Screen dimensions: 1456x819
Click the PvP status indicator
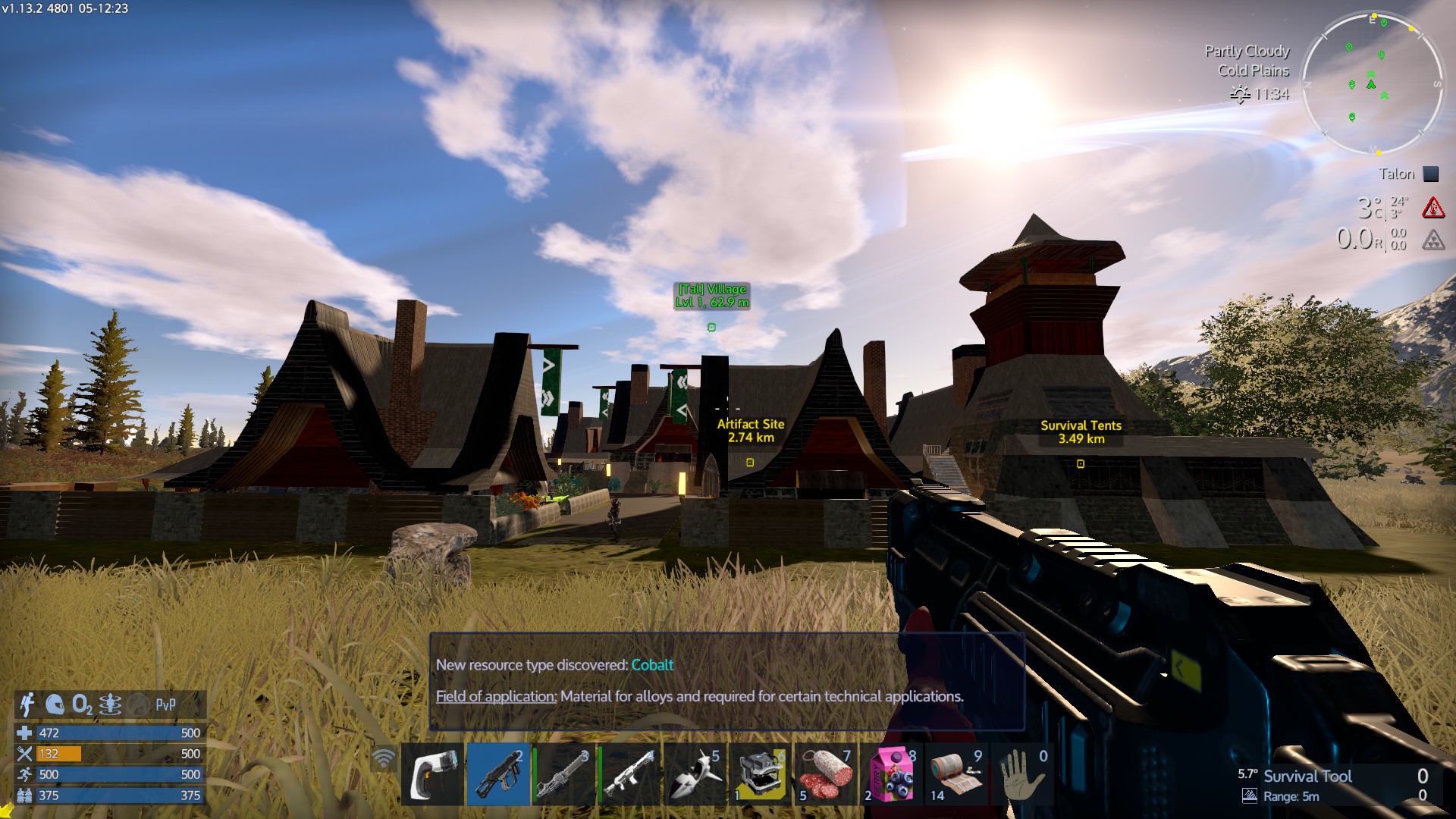coord(165,705)
